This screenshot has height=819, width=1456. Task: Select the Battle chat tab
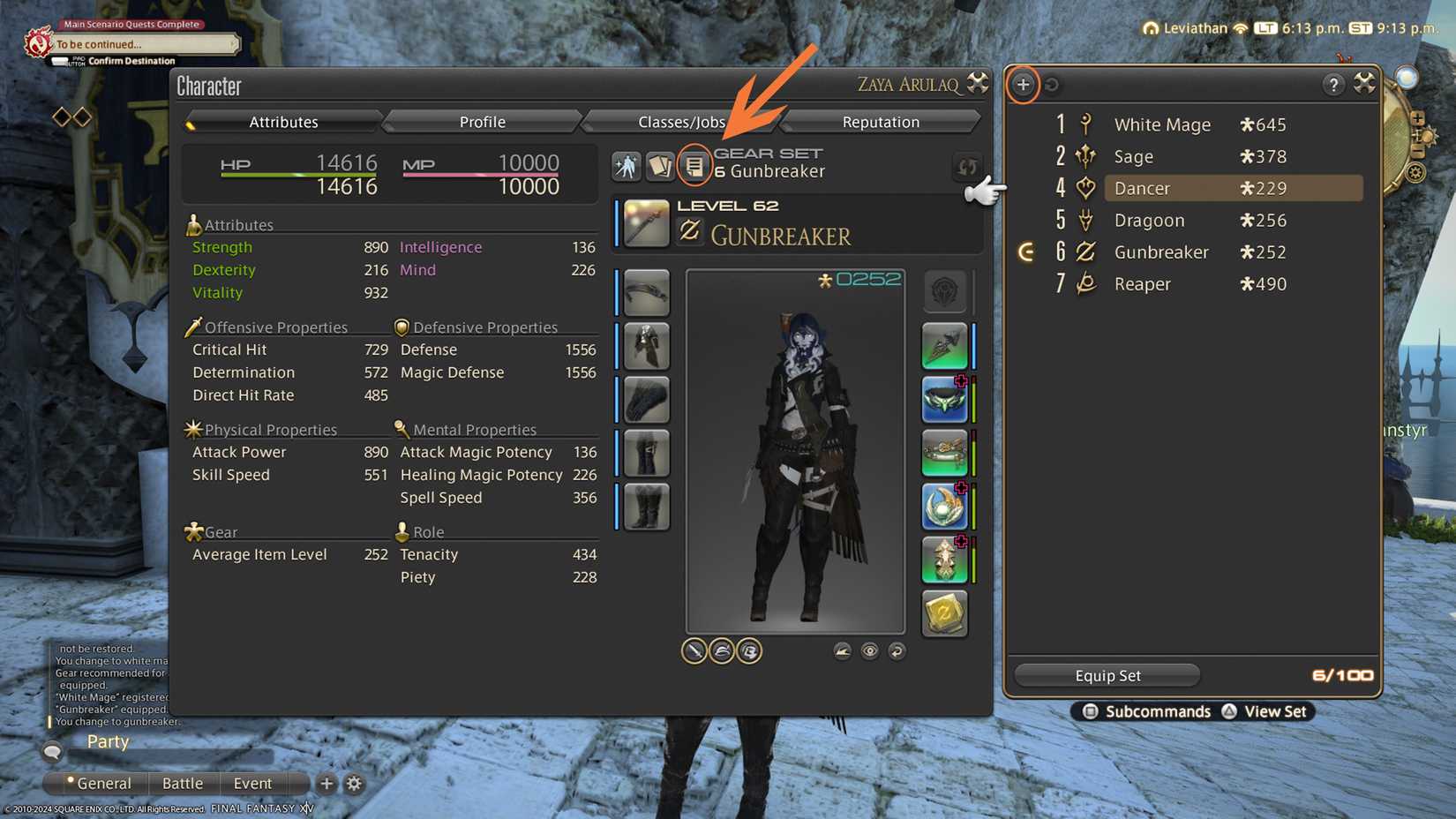[184, 783]
